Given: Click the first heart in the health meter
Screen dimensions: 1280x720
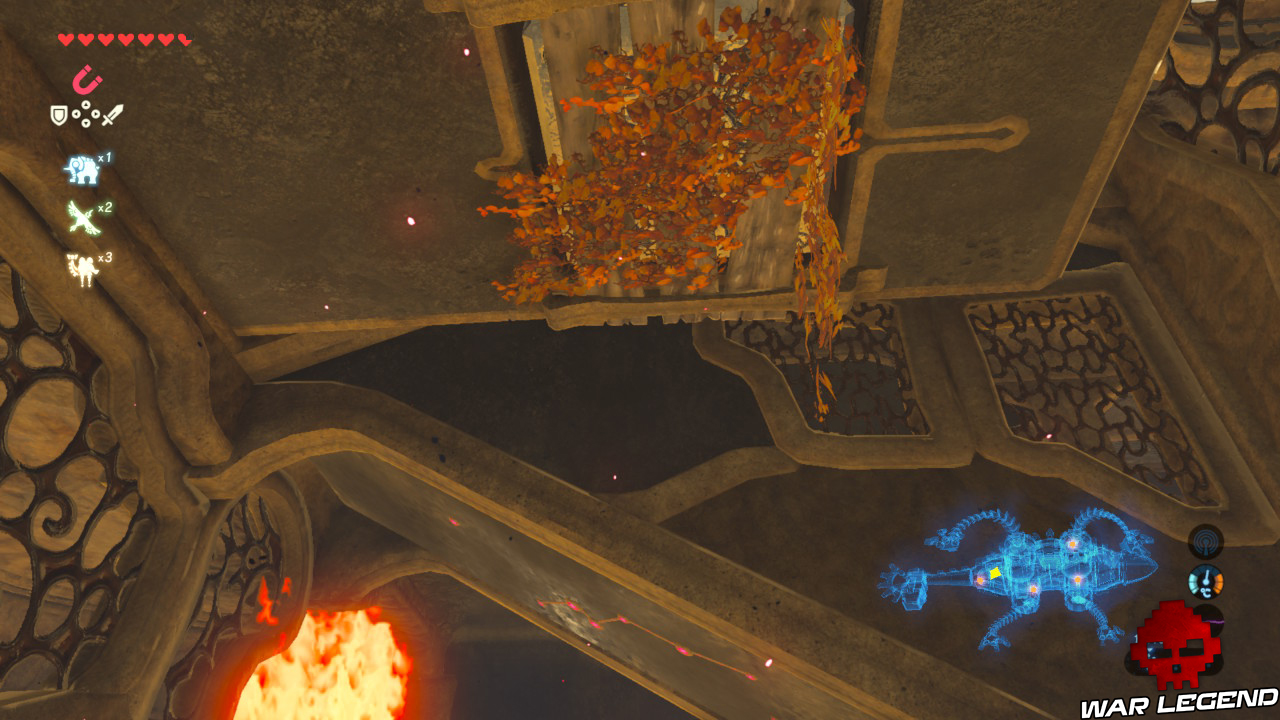Looking at the screenshot, I should coord(65,38).
